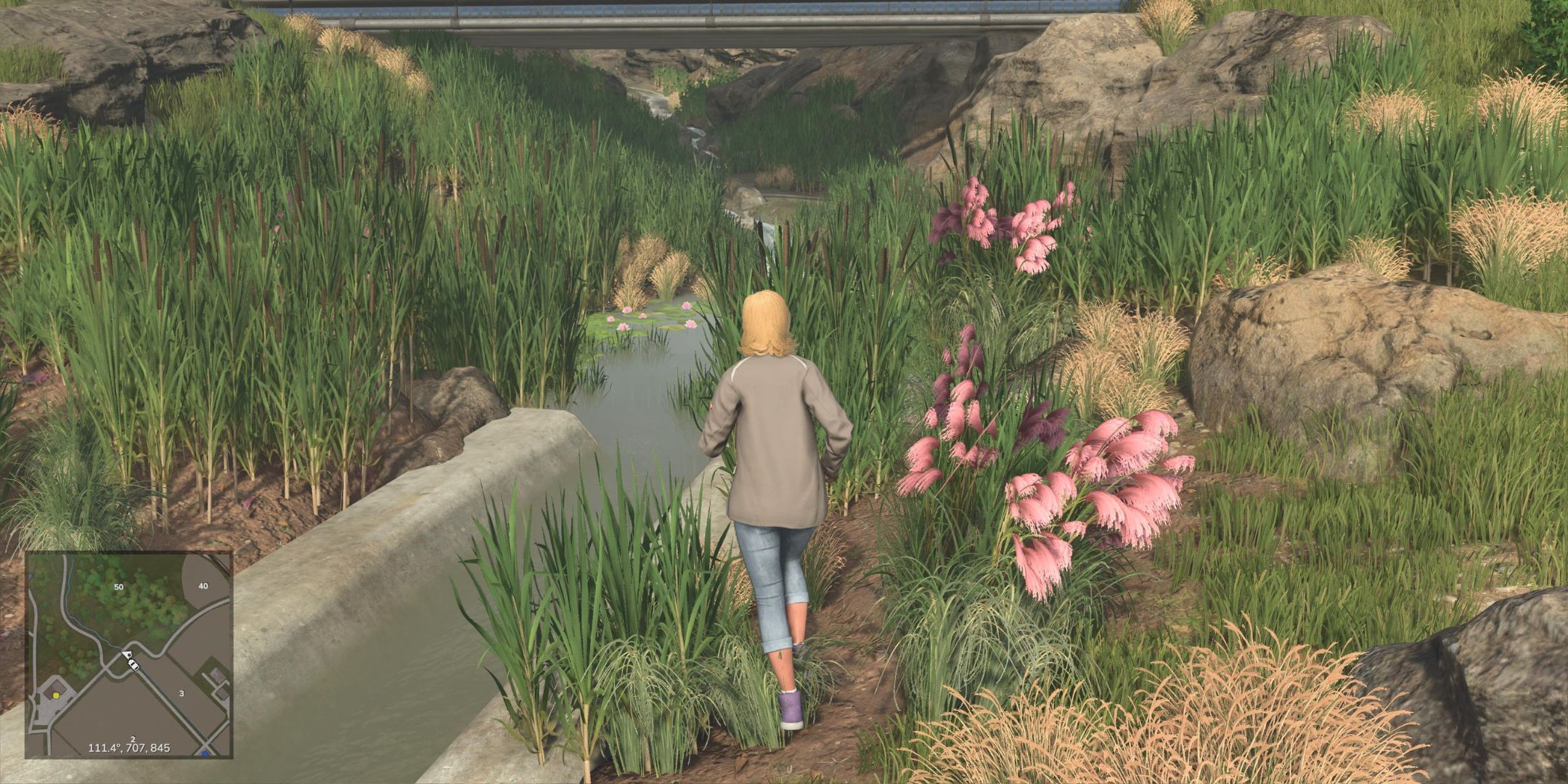The image size is (1568, 784).
Task: Click the blue marker on the minimap
Action: pyautogui.click(x=205, y=754)
